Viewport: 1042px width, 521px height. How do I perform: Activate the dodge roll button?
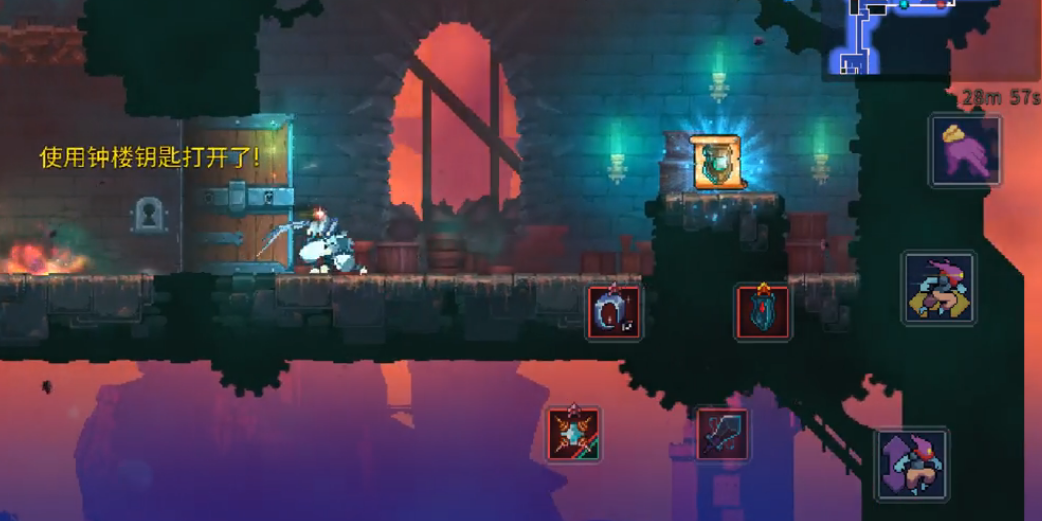938,288
